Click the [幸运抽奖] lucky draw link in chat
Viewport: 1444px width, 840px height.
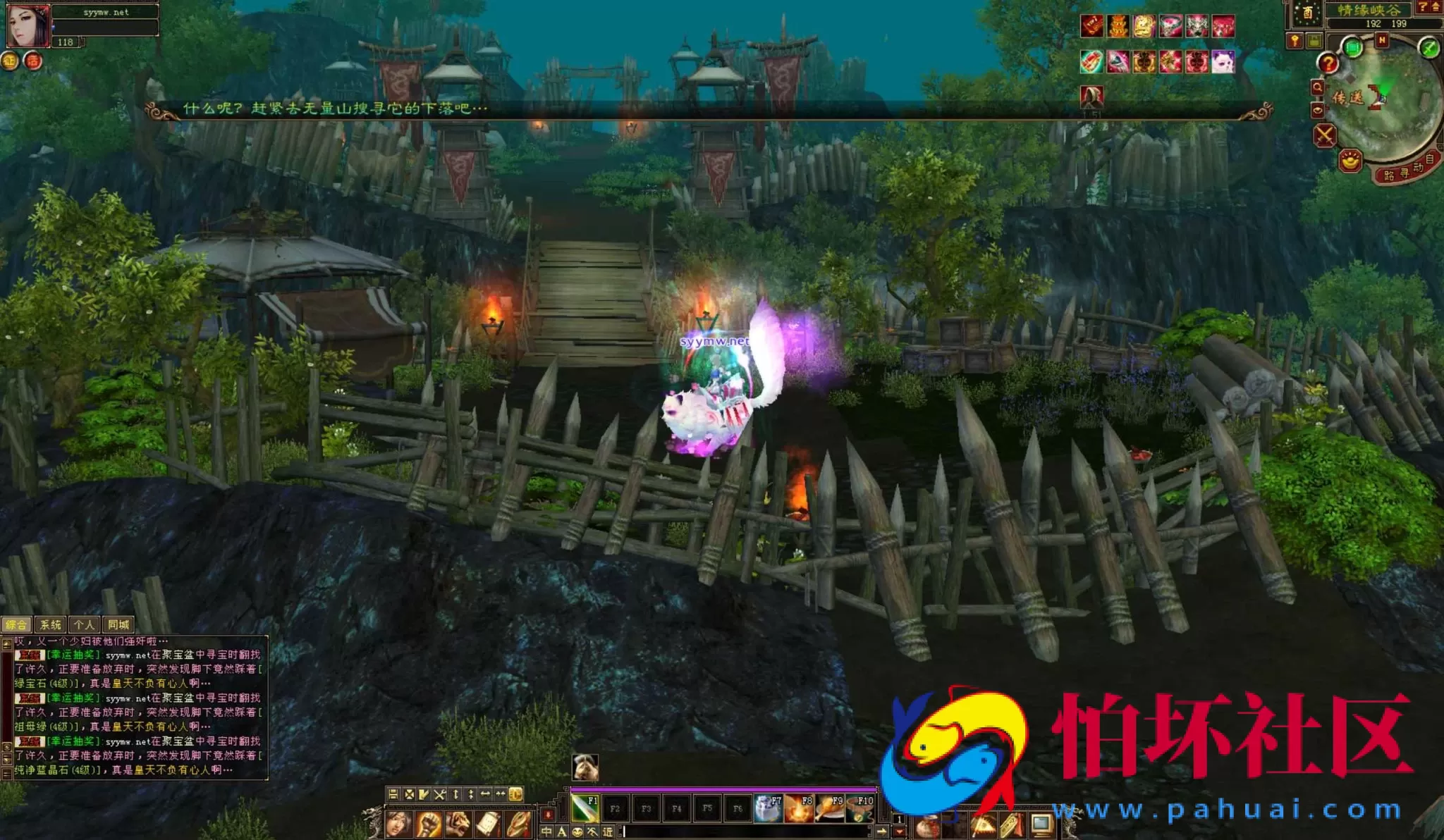[x=74, y=655]
